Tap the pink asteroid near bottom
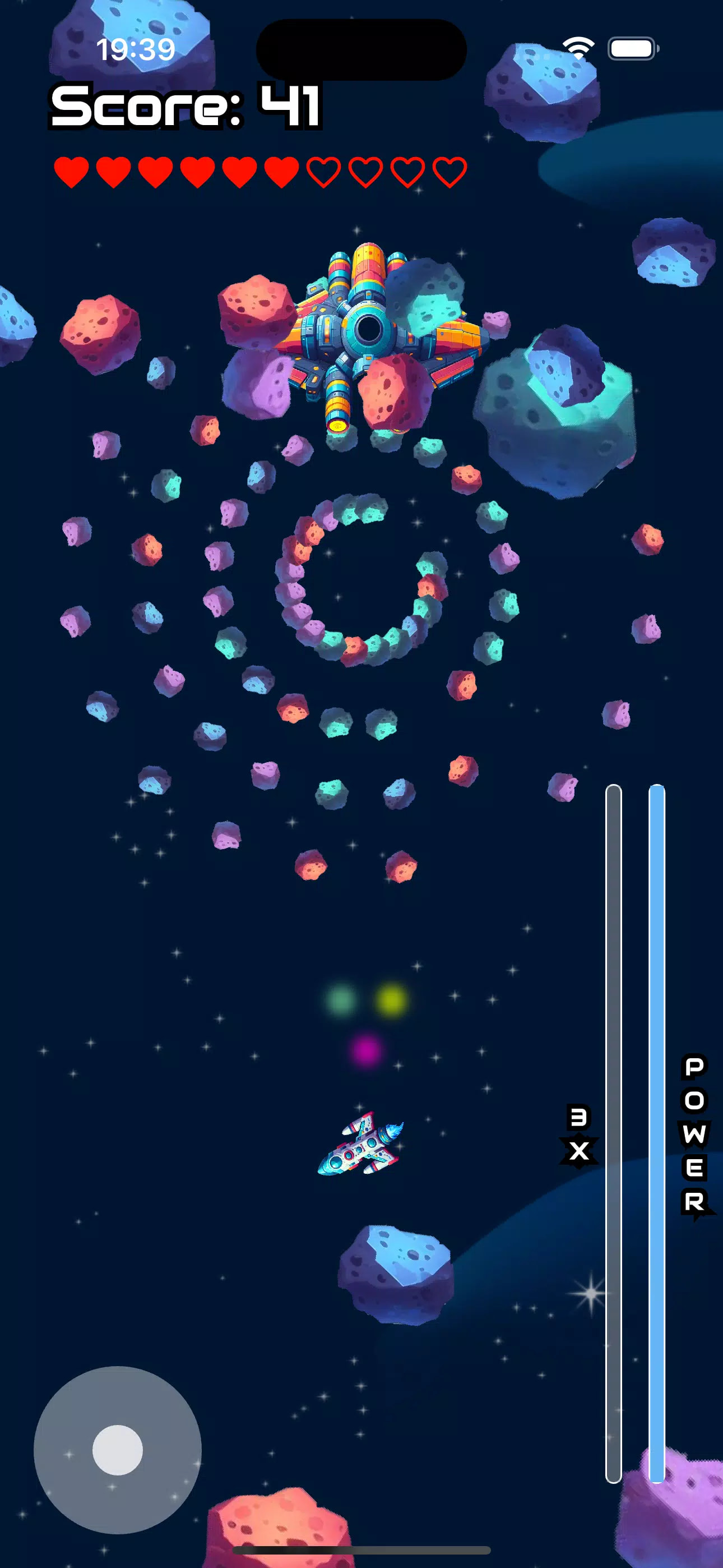Viewport: 723px width, 1568px height. click(286, 1522)
